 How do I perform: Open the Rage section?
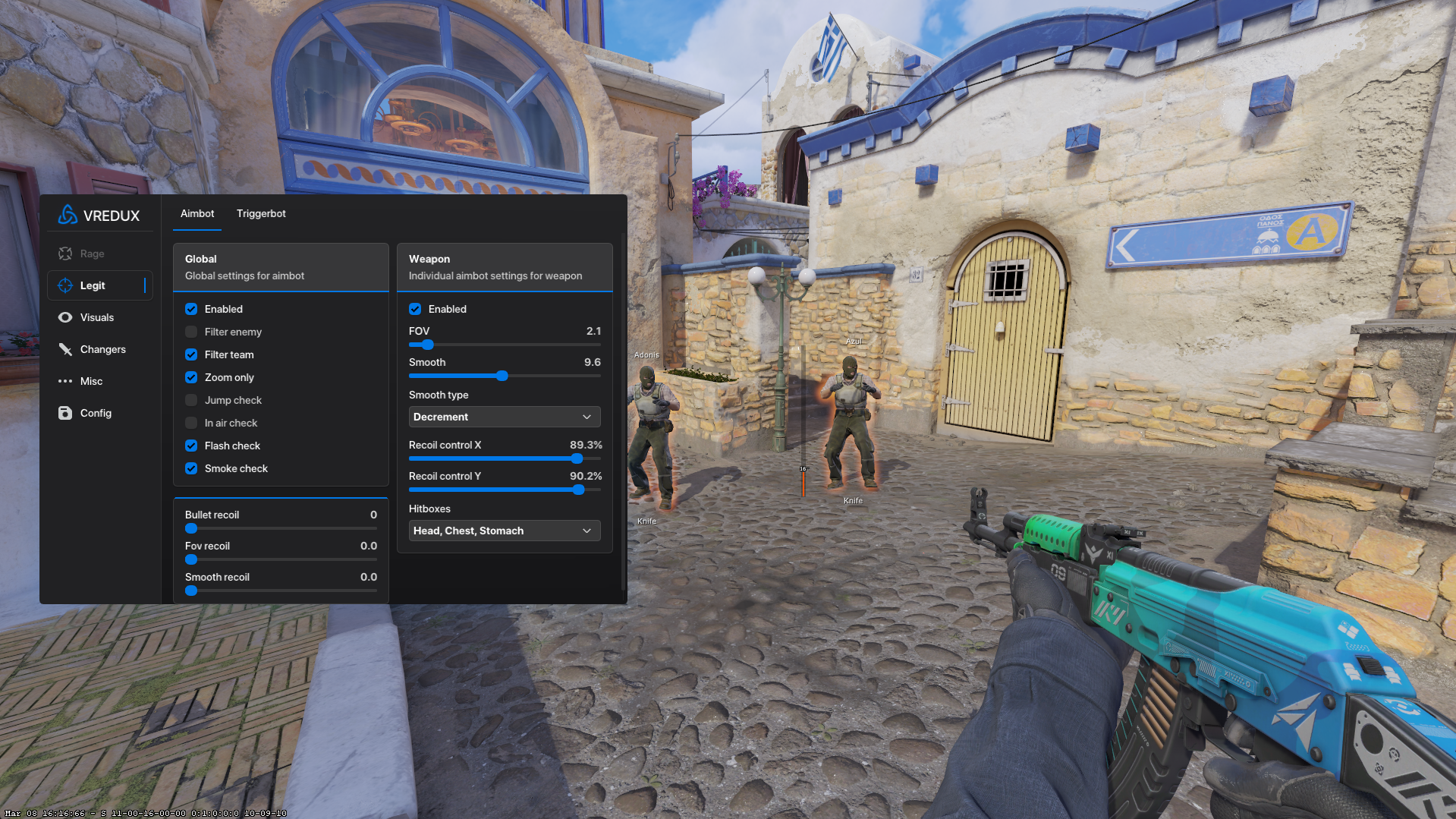pyautogui.click(x=92, y=254)
